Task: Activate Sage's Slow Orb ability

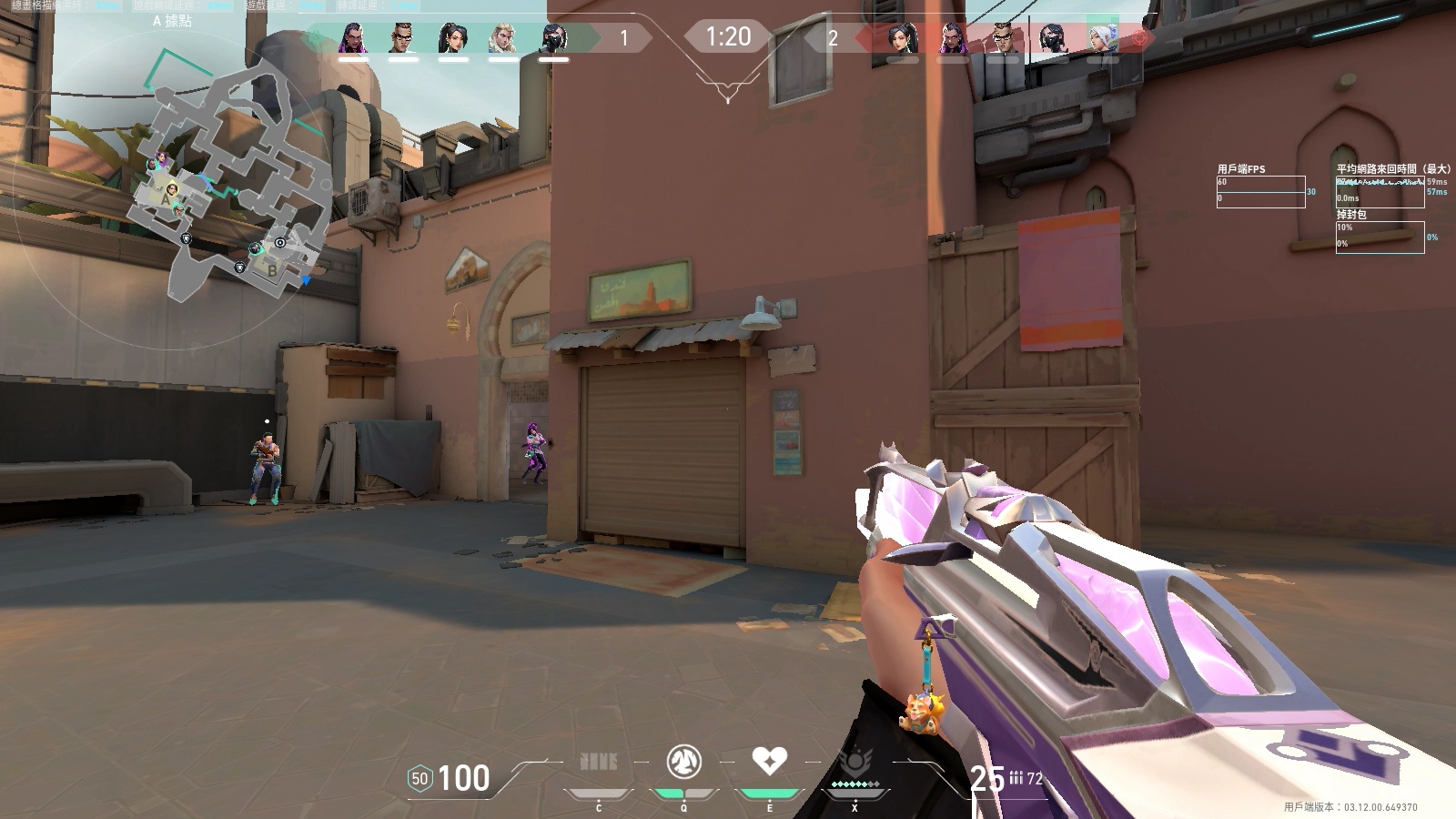Action: (683, 761)
